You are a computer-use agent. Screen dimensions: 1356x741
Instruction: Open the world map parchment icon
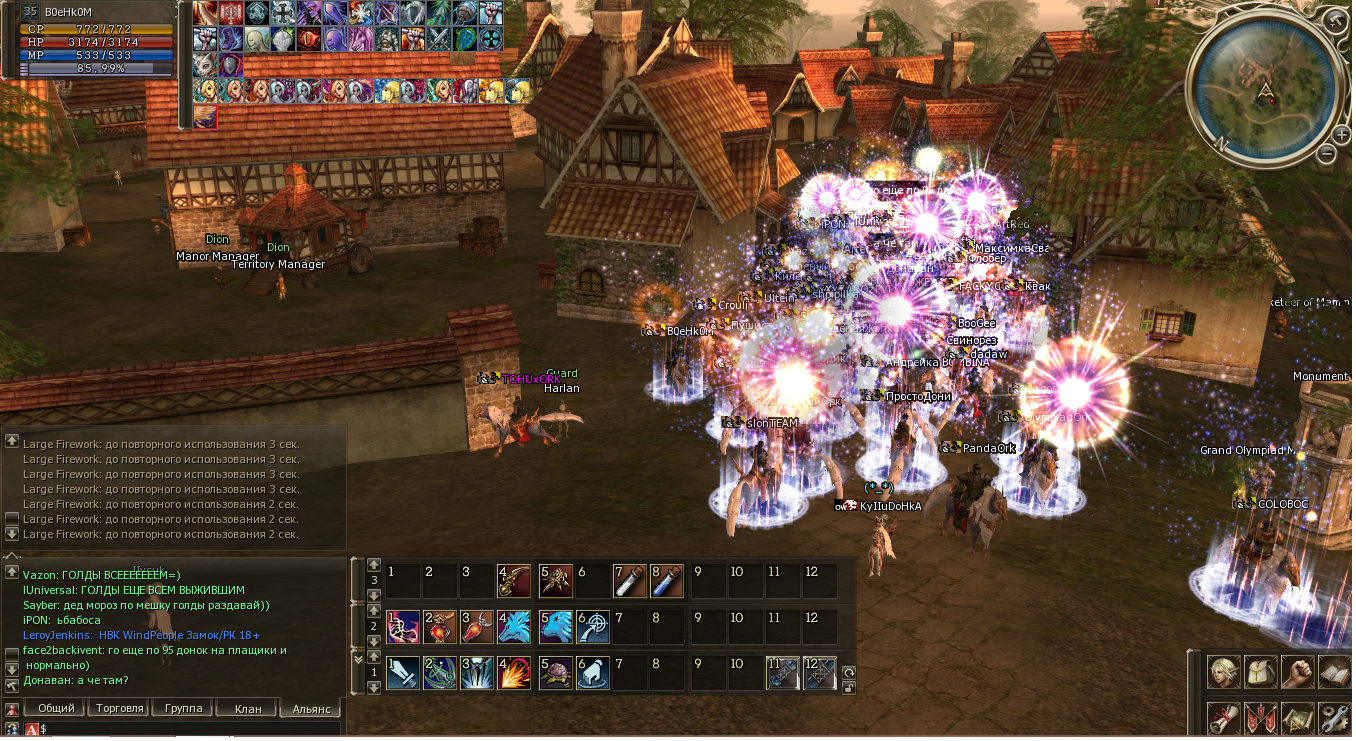pyautogui.click(x=1297, y=717)
